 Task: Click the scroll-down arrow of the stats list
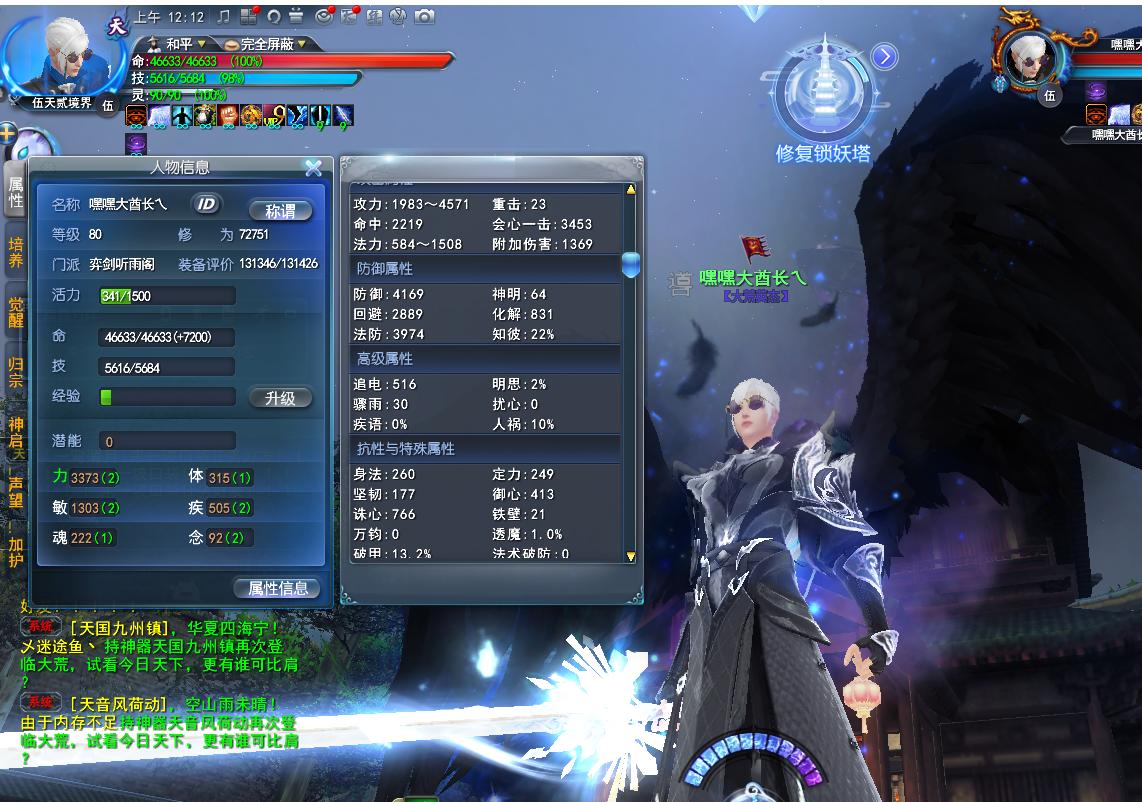coord(630,556)
